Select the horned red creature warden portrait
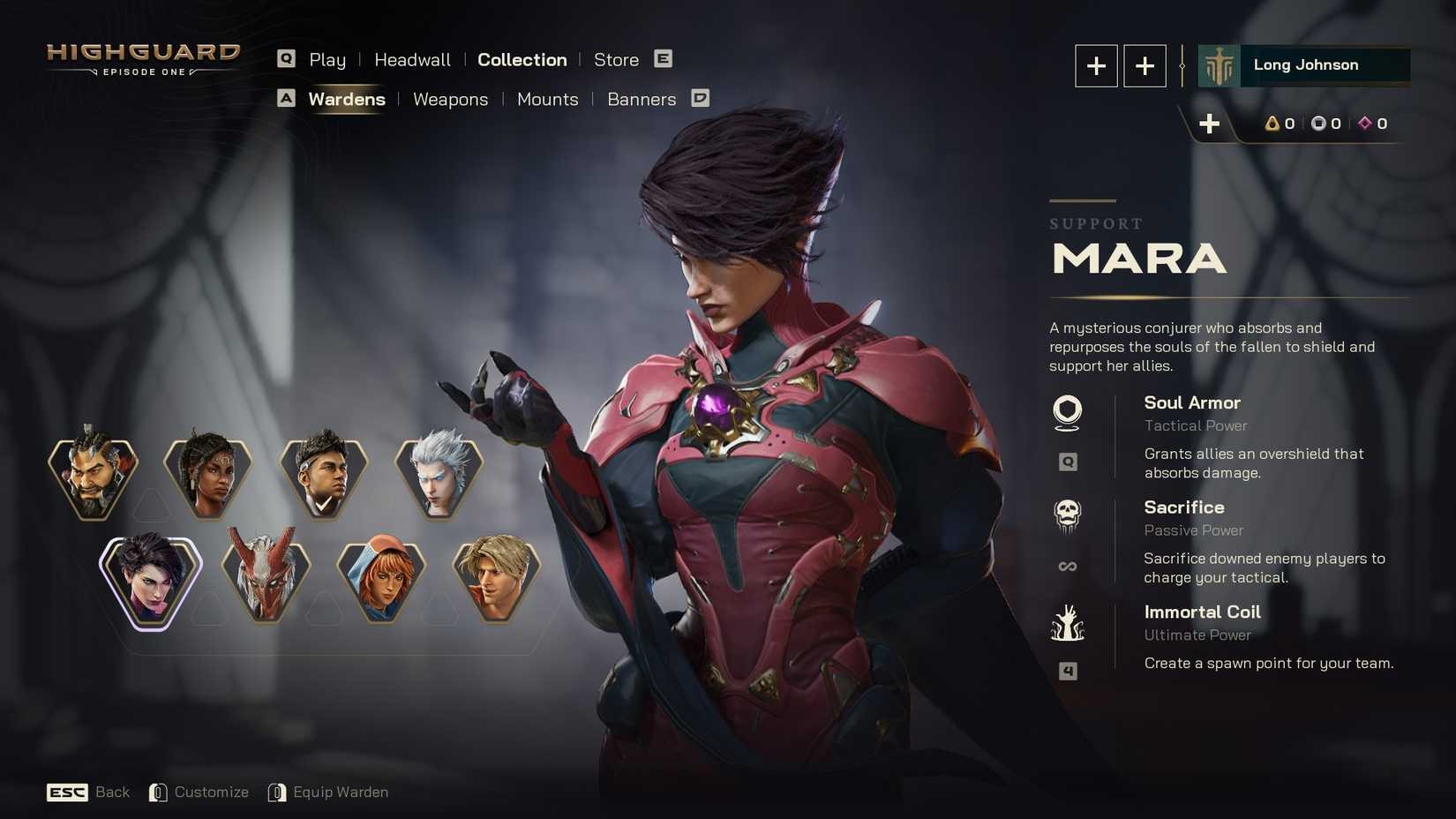Image resolution: width=1456 pixels, height=819 pixels. click(266, 578)
